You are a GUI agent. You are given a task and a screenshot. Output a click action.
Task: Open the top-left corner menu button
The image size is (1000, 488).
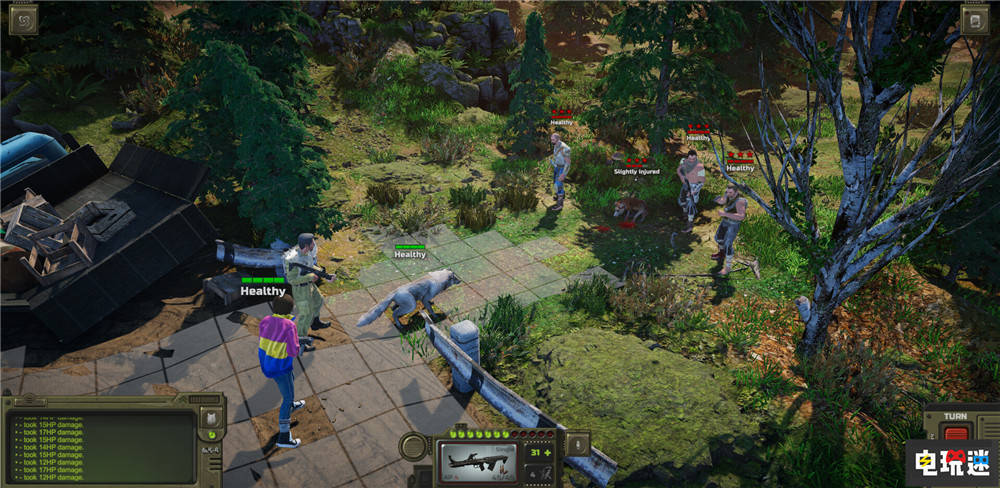[23, 18]
